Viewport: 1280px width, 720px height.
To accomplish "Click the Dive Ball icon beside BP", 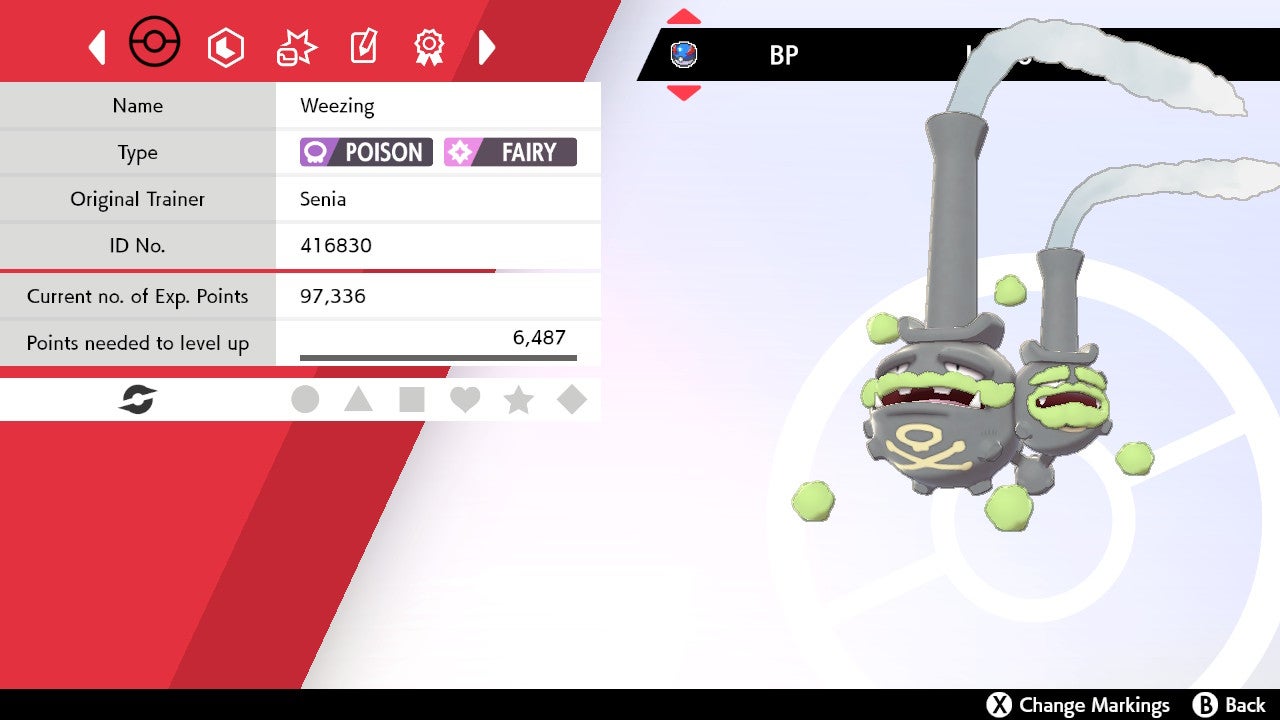I will click(x=685, y=55).
